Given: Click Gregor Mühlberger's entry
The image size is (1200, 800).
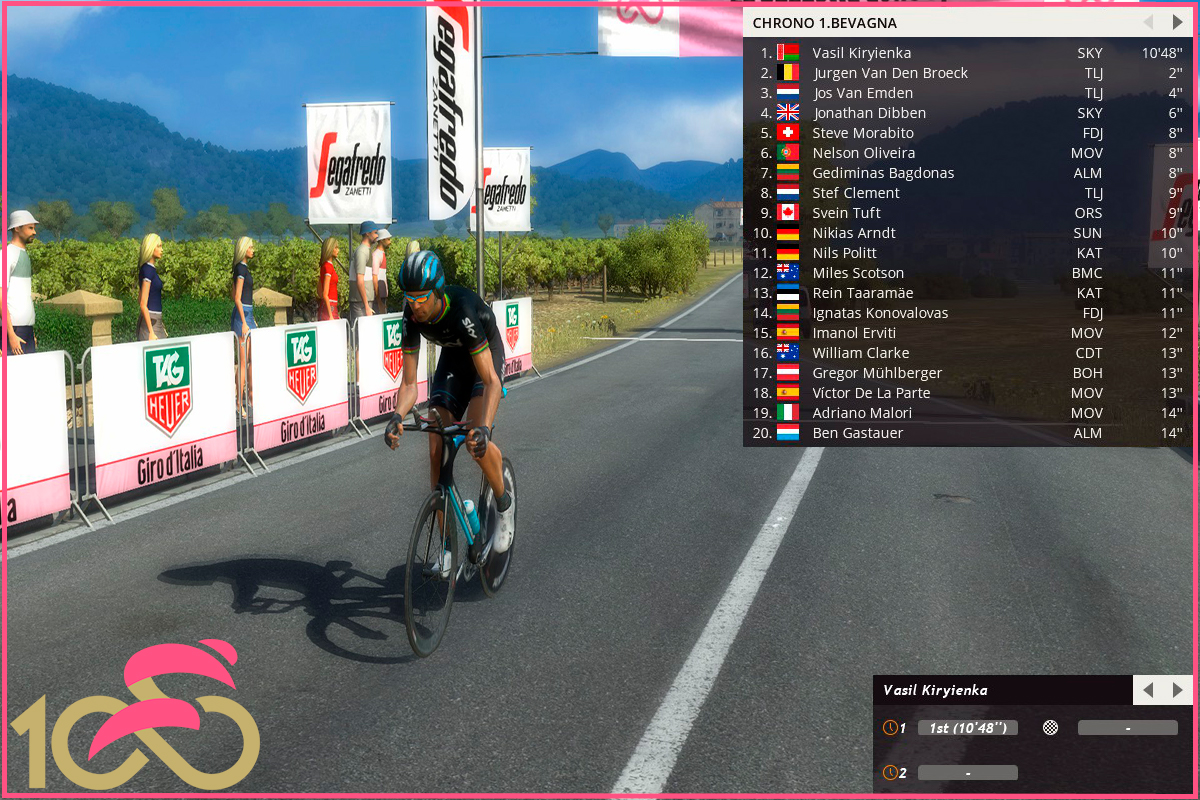Looking at the screenshot, I should 877,373.
